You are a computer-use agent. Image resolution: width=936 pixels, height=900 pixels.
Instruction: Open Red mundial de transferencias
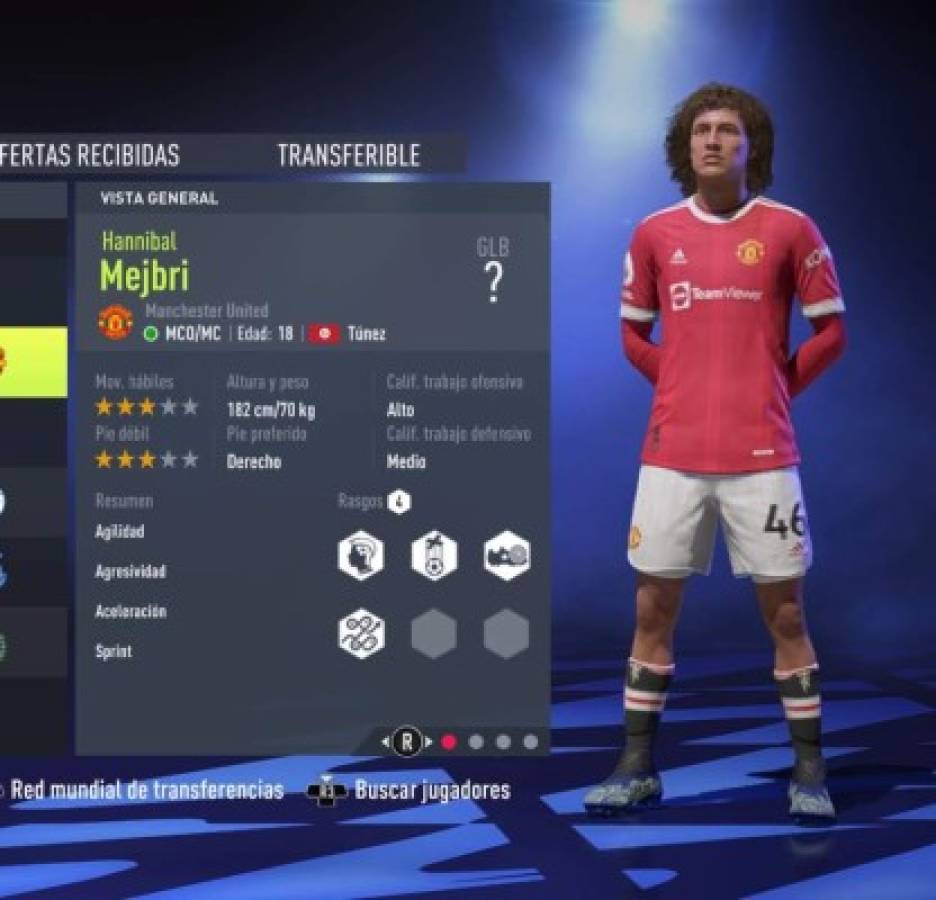coord(146,790)
